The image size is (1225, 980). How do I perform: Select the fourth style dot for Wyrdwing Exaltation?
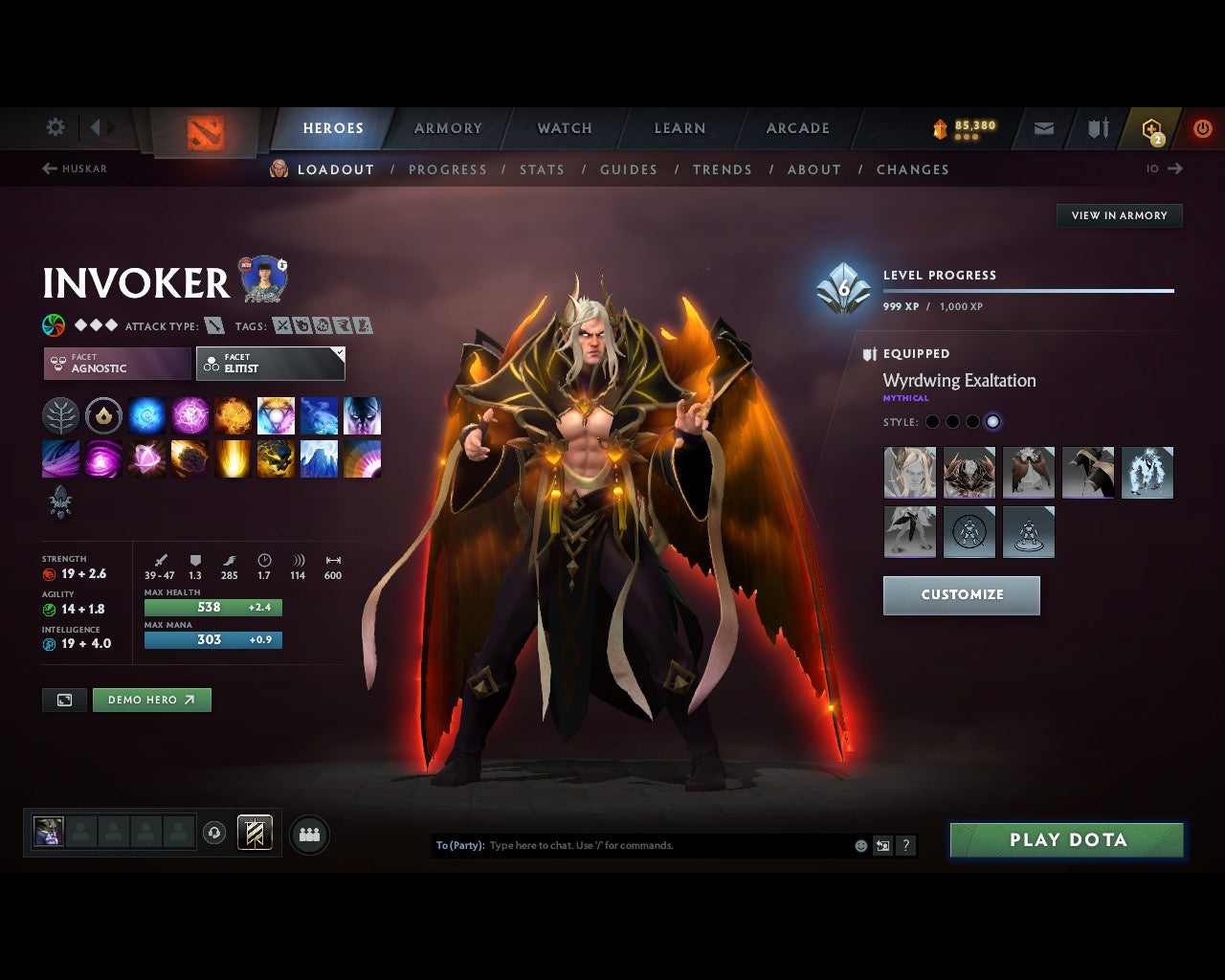(993, 421)
